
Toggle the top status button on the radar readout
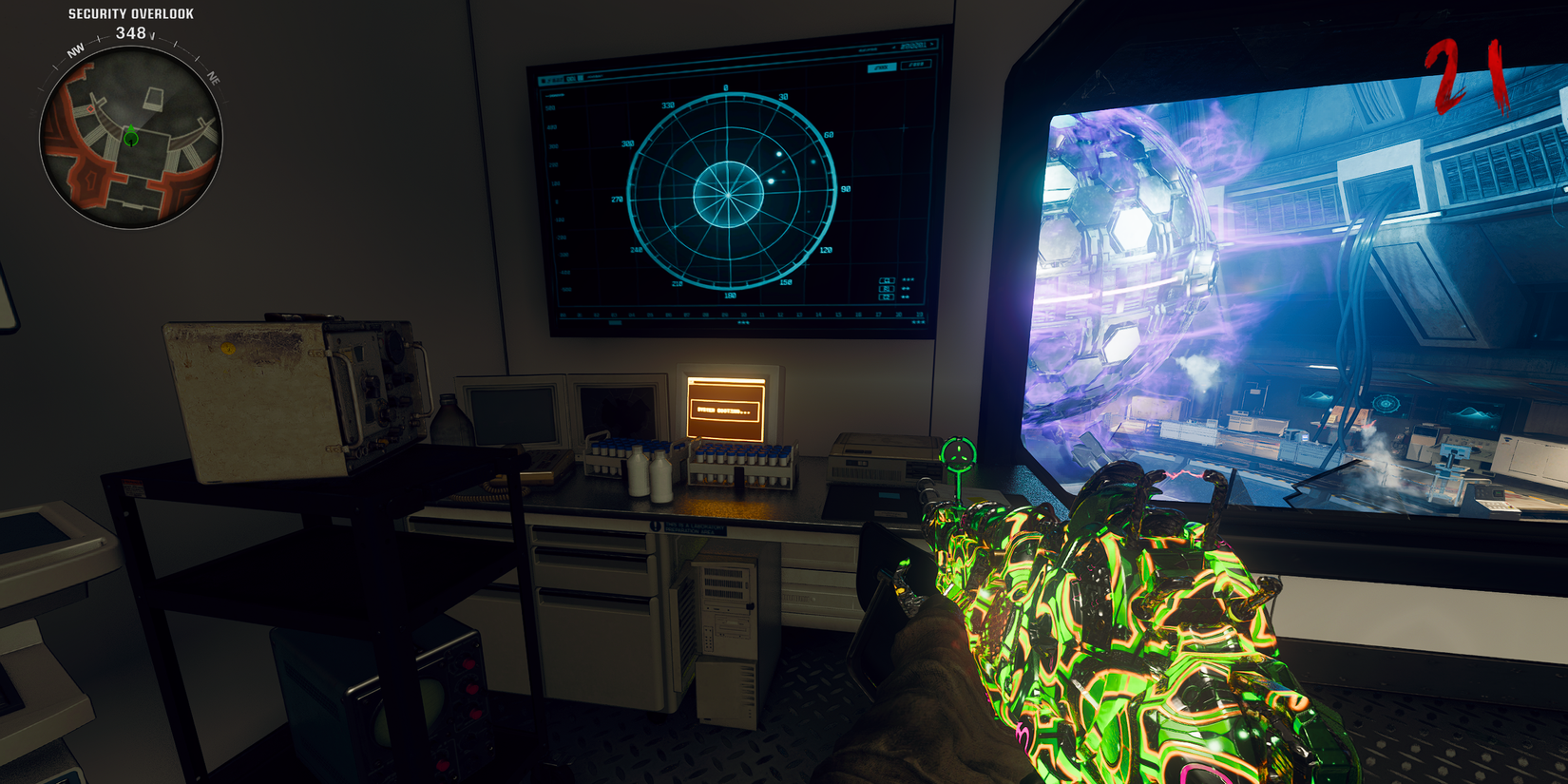(x=887, y=280)
